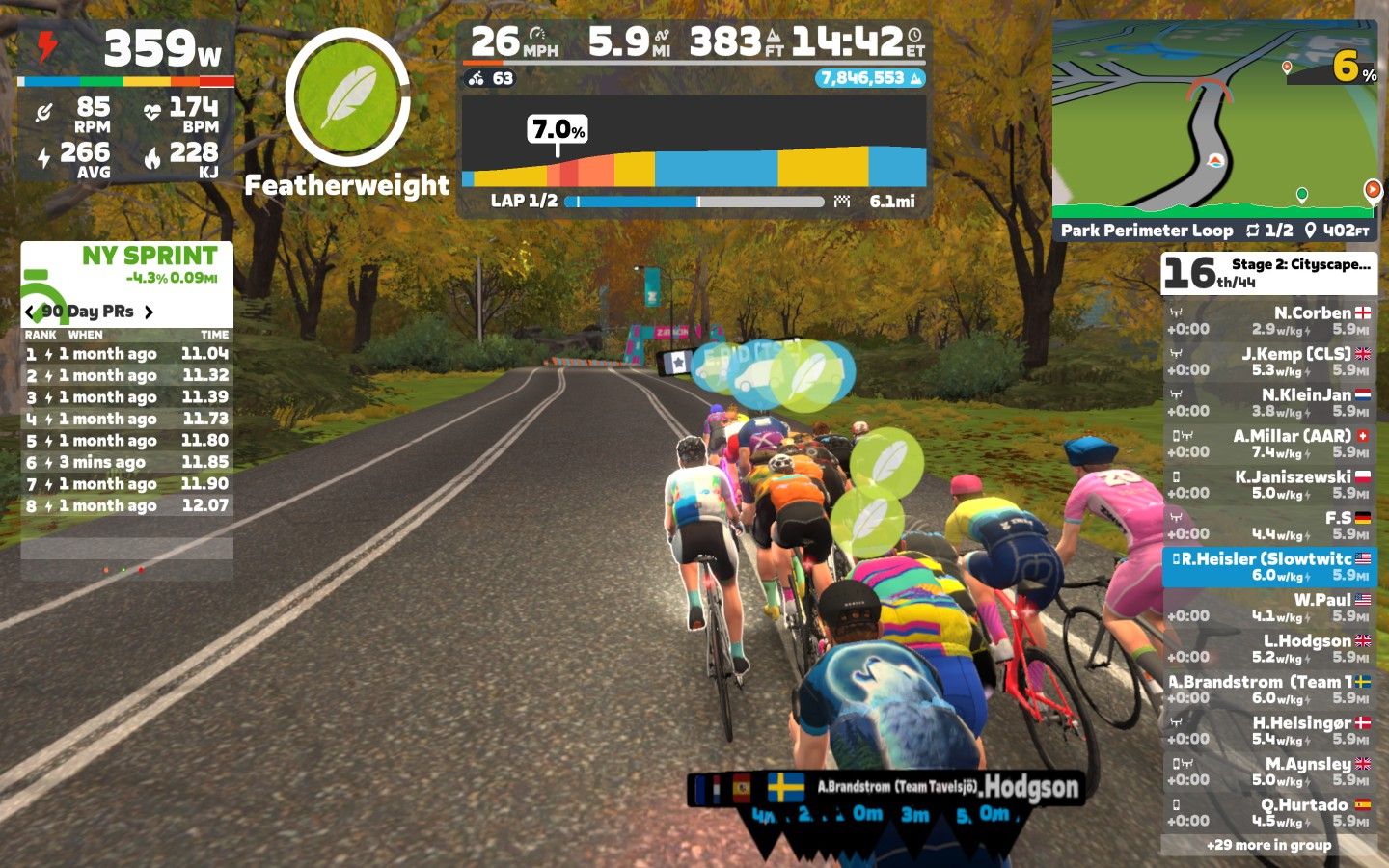Activate the Featherweight power-up
The width and height of the screenshot is (1389, 868).
(x=347, y=96)
